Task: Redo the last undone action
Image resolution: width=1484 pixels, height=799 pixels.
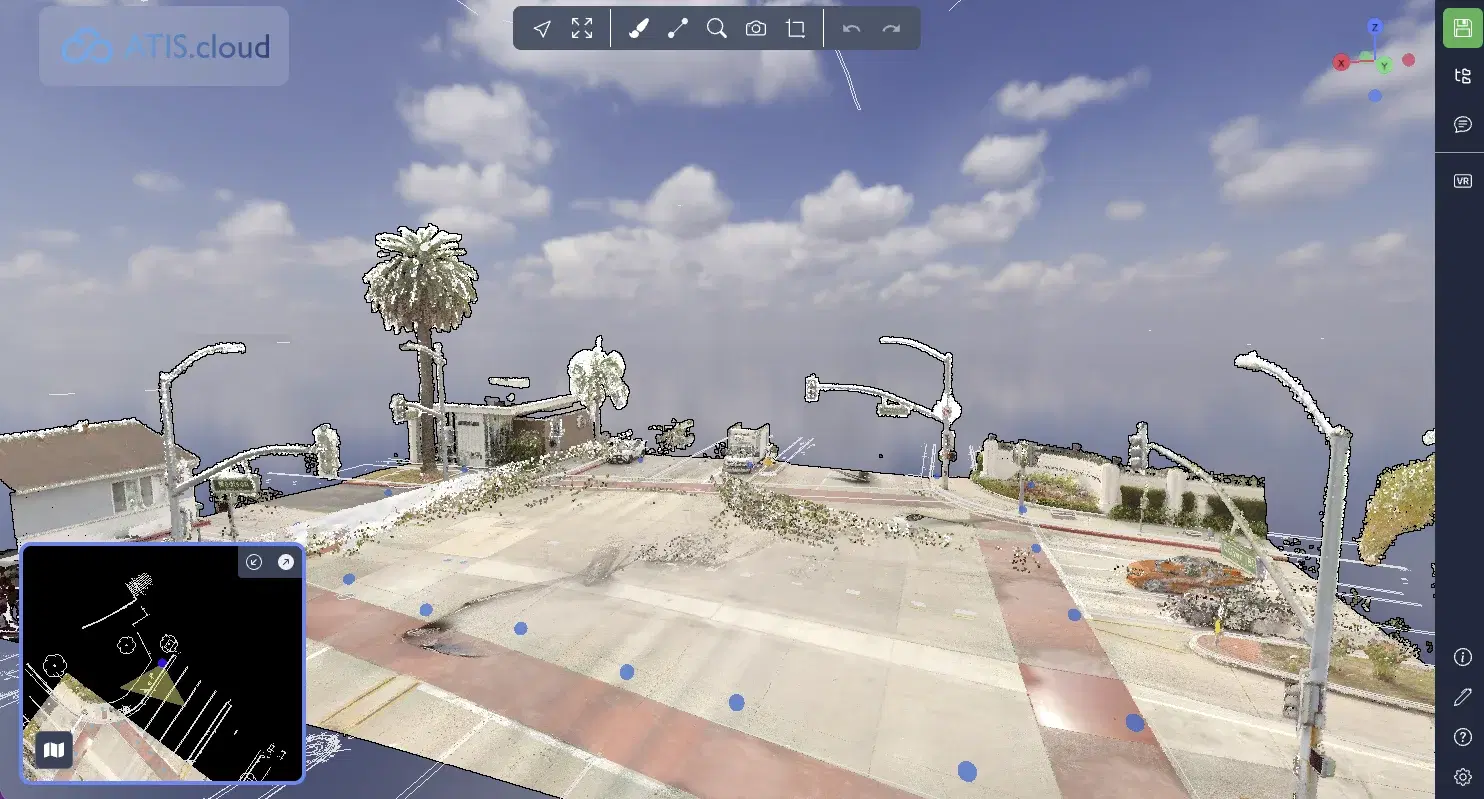Action: pyautogui.click(x=890, y=28)
